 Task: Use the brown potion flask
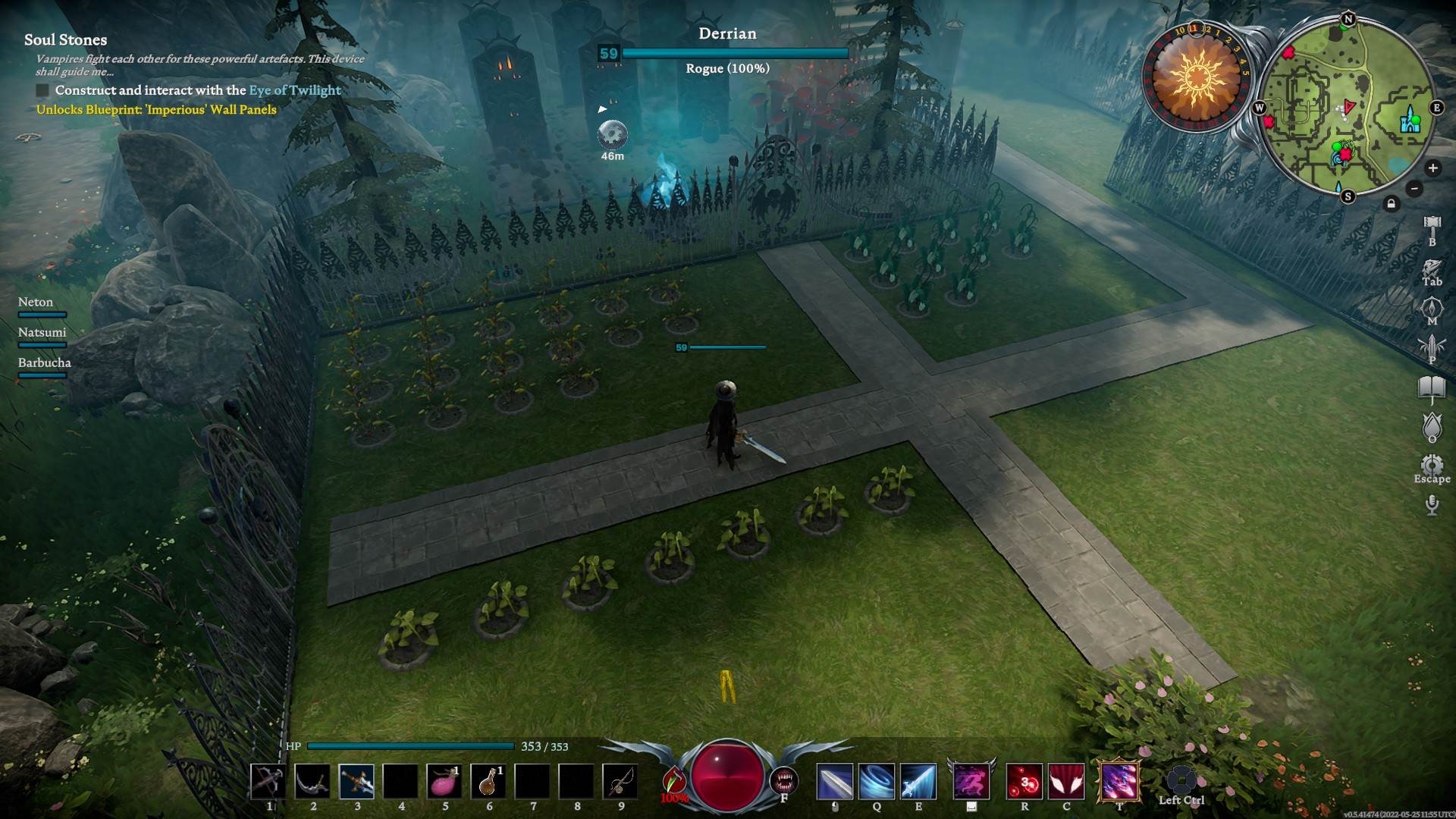click(x=488, y=782)
